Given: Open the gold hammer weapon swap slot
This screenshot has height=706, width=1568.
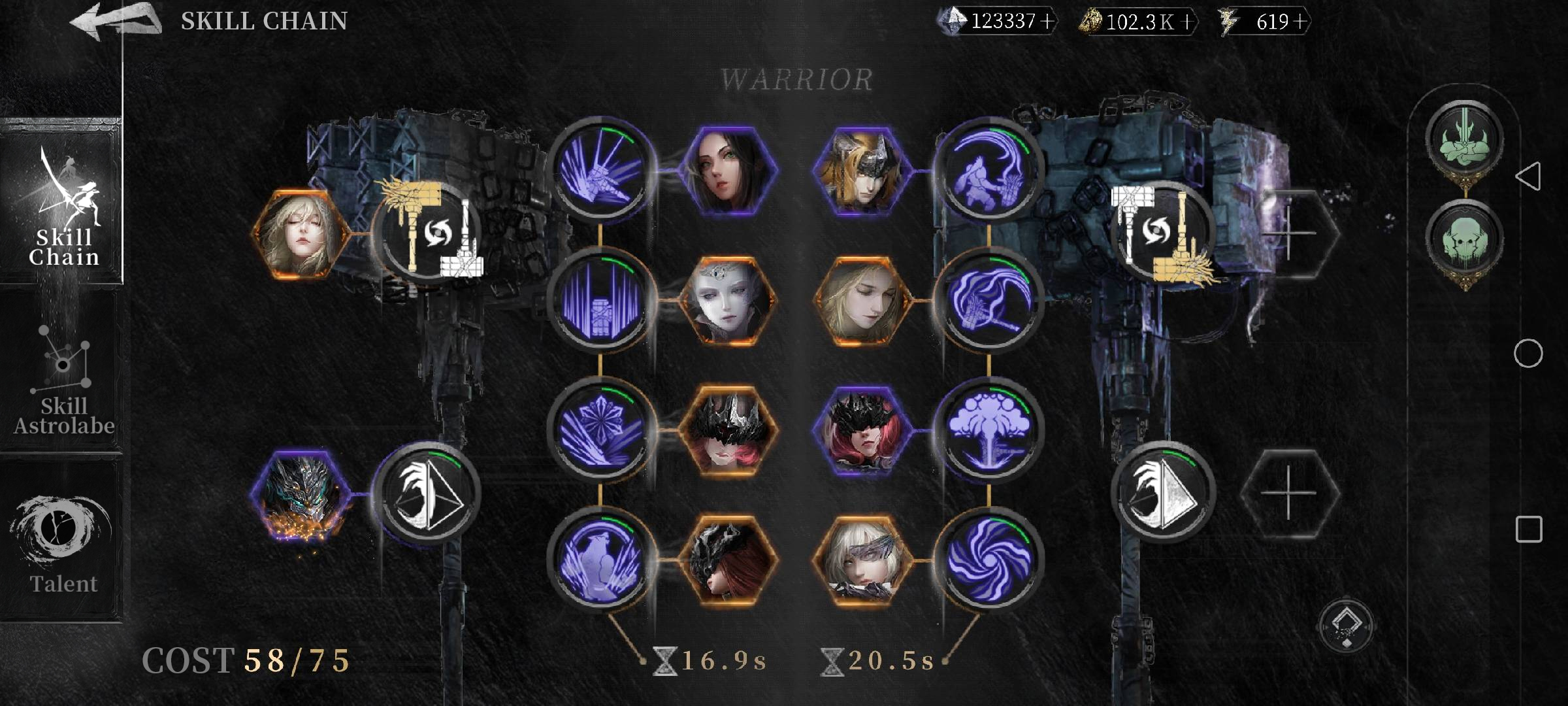Looking at the screenshot, I should (x=428, y=233).
